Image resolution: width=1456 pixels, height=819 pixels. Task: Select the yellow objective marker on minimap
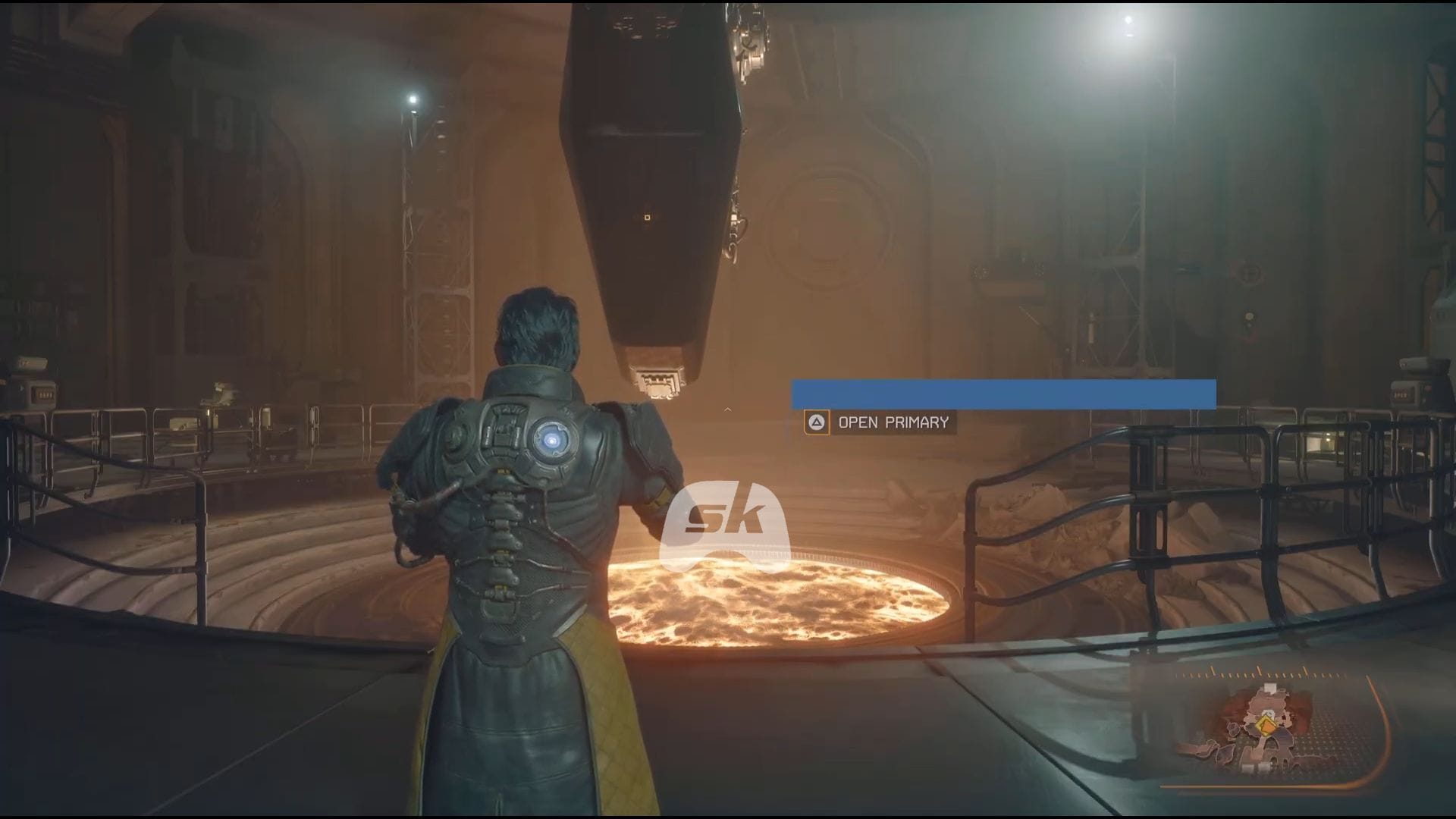(1266, 726)
